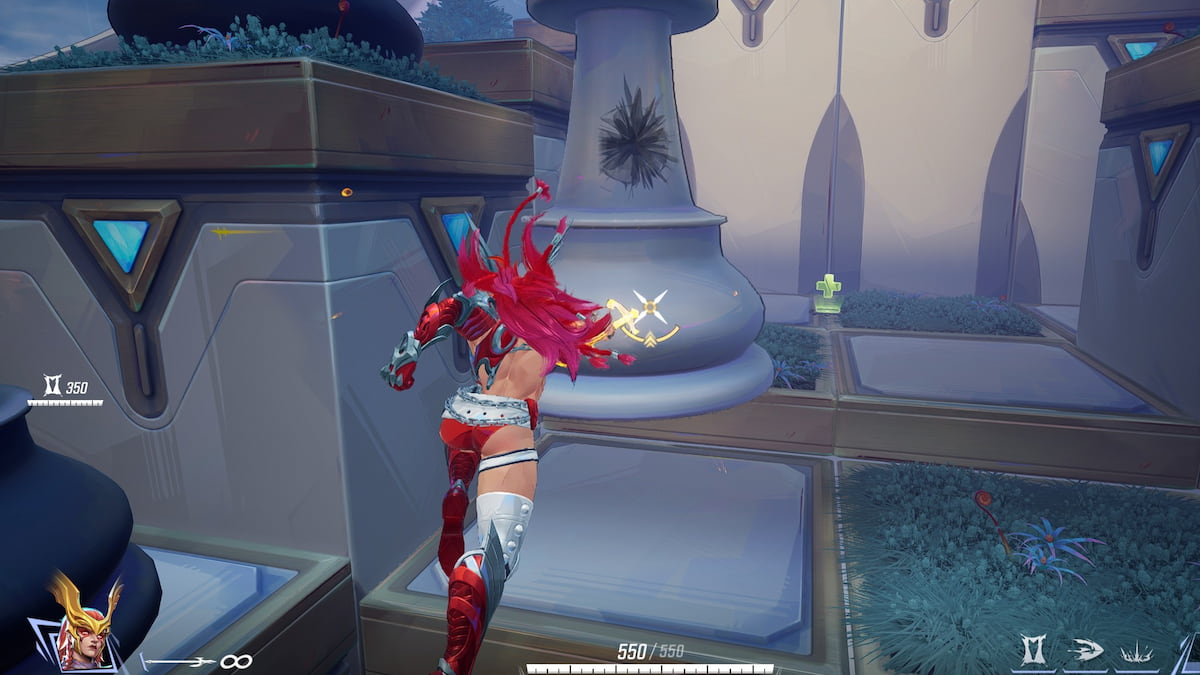Screen dimensions: 1200x675
Task: Trigger the spear dash ability icon
Action: pyautogui.click(x=1084, y=652)
